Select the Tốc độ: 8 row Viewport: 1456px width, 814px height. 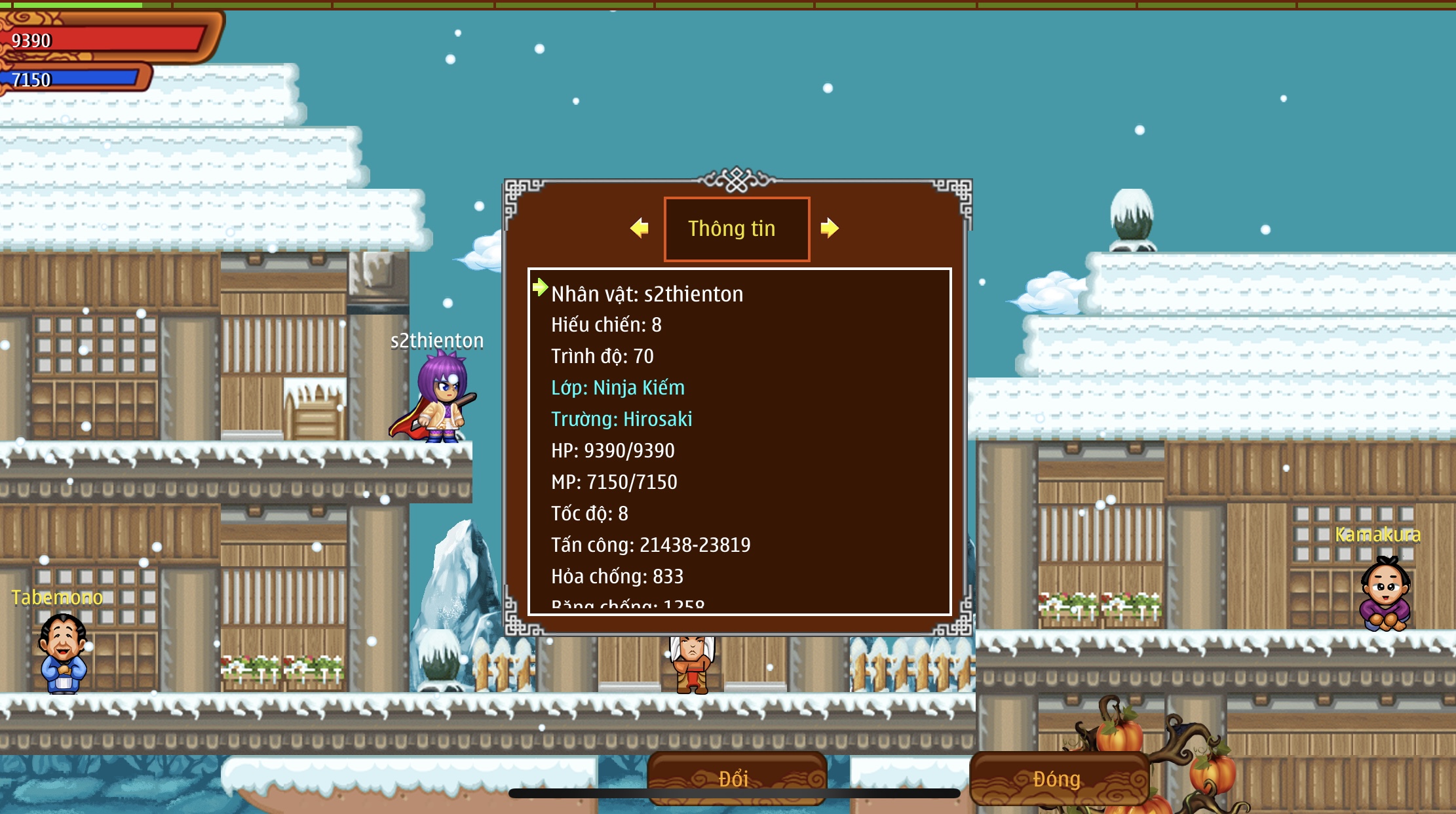589,513
